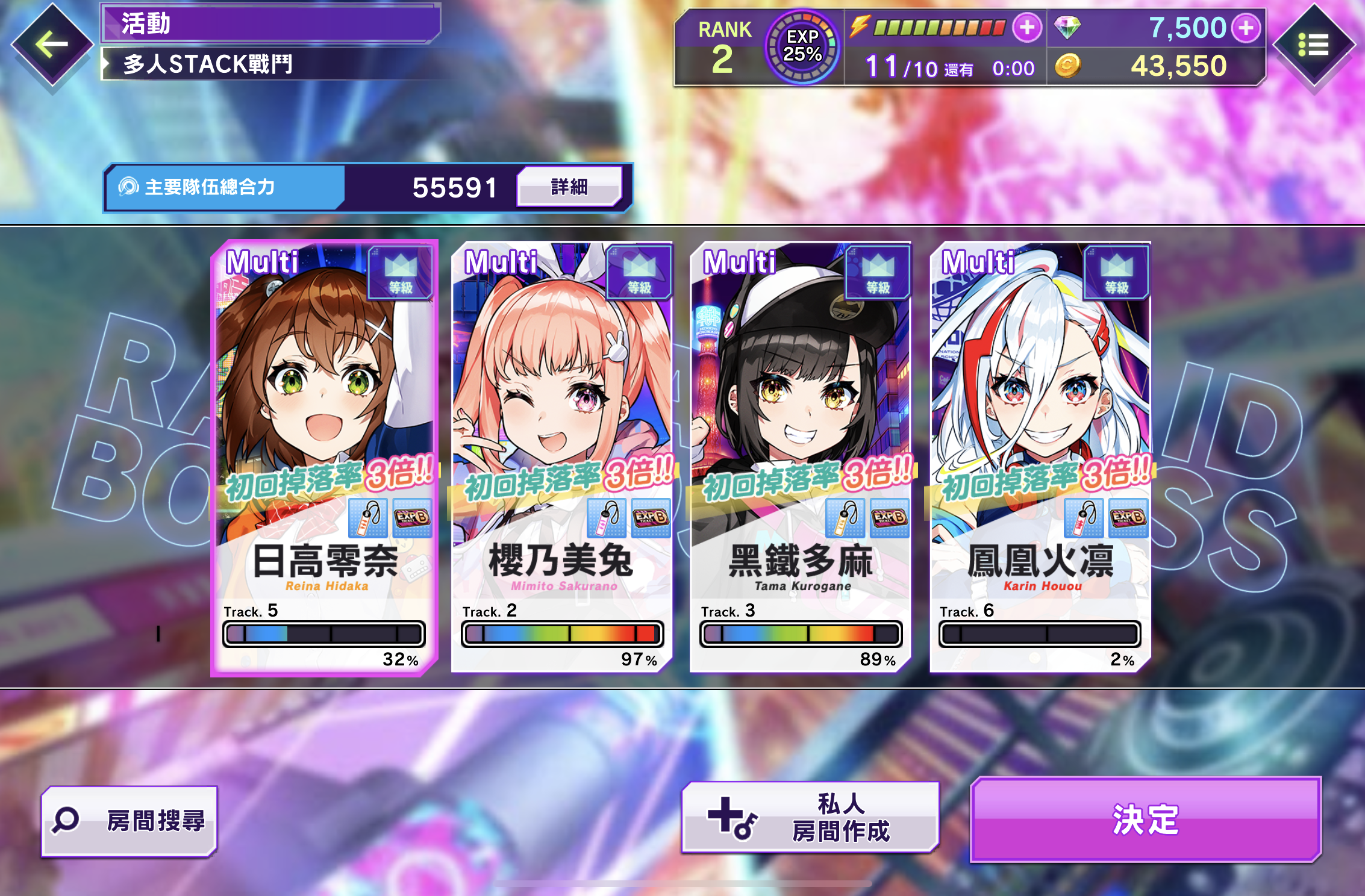View penlight reward on Reina's card

point(368,517)
